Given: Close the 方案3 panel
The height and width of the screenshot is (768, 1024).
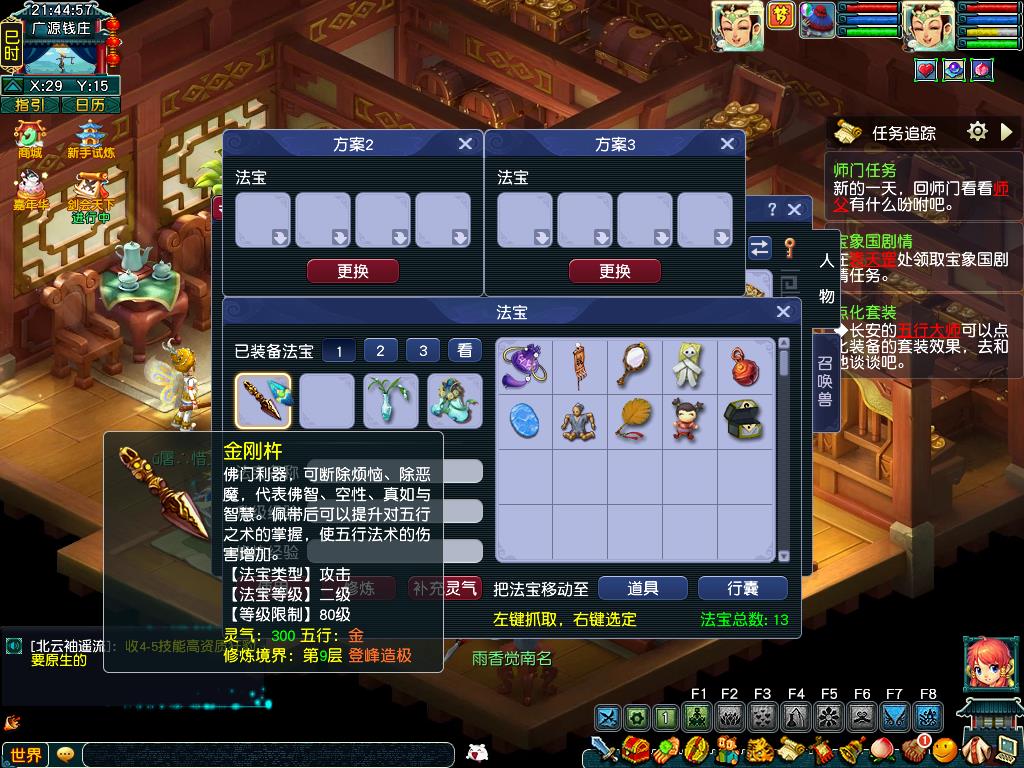Looking at the screenshot, I should pos(727,144).
